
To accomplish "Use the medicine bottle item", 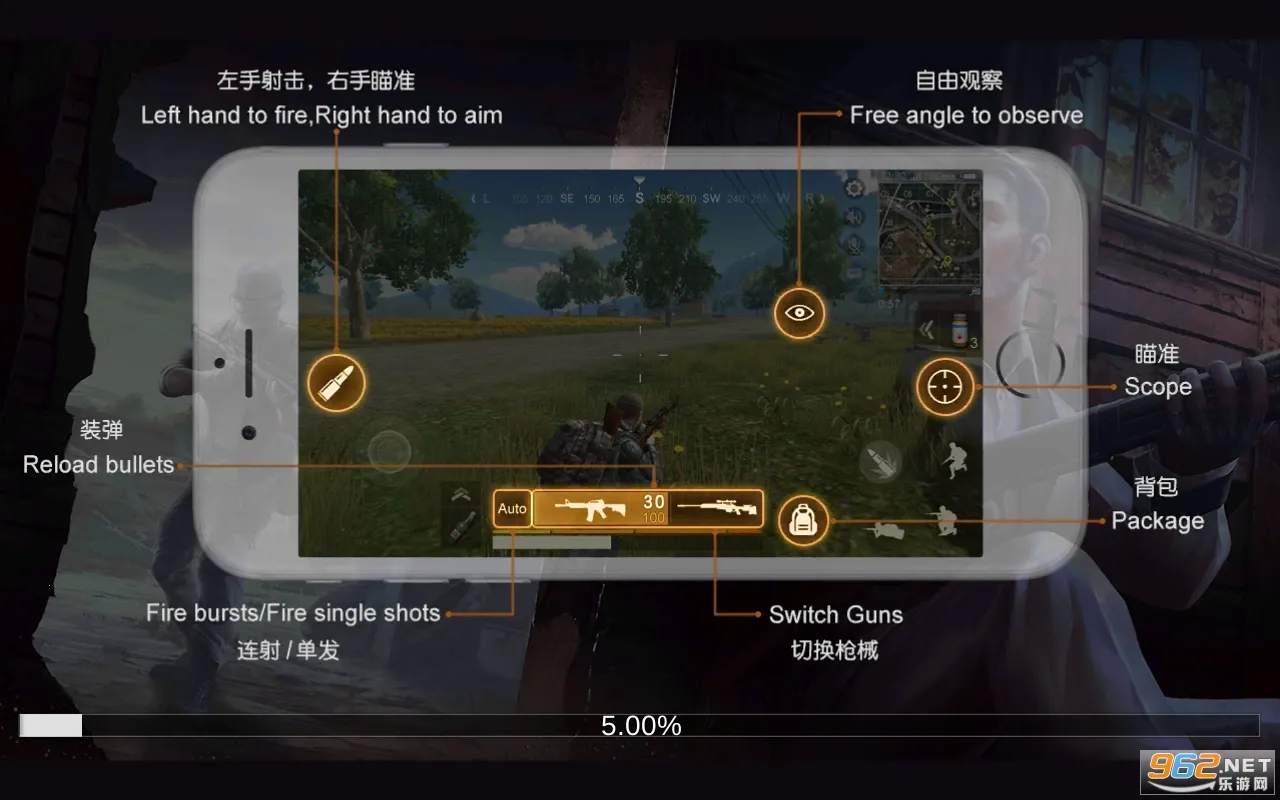I will click(960, 330).
